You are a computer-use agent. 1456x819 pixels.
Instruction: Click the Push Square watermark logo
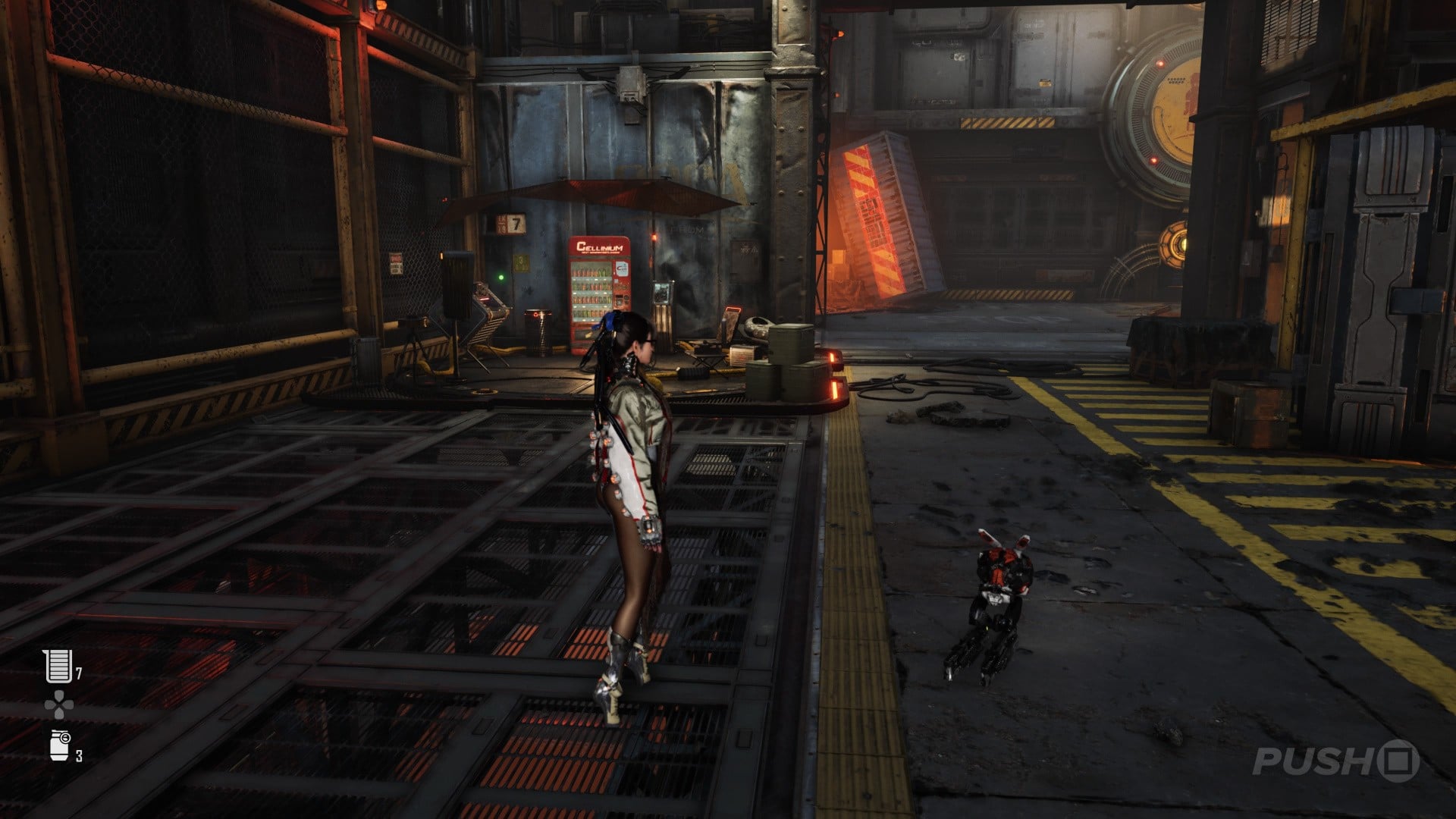tap(1336, 761)
